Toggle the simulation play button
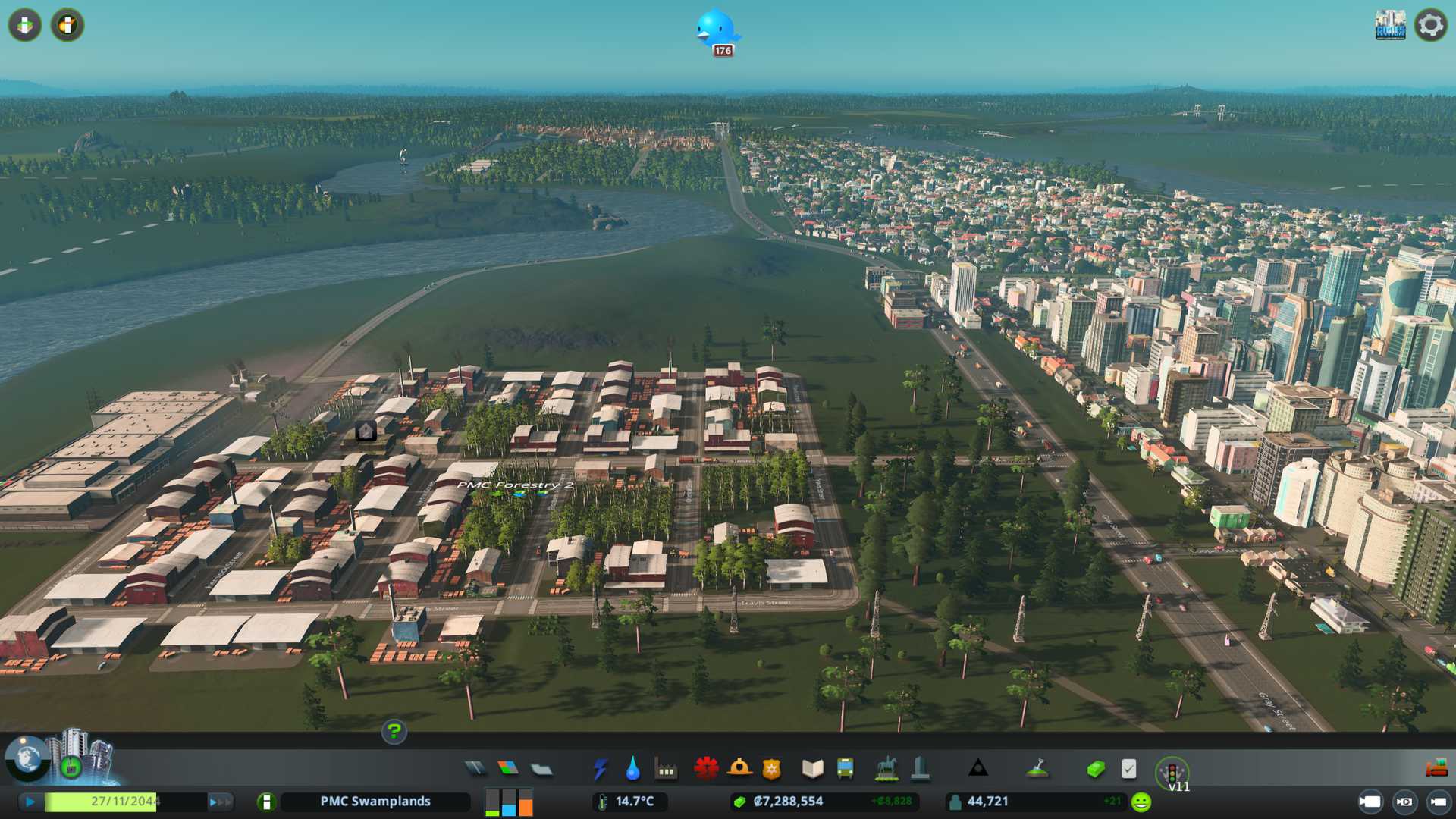Image resolution: width=1456 pixels, height=819 pixels. click(x=30, y=802)
